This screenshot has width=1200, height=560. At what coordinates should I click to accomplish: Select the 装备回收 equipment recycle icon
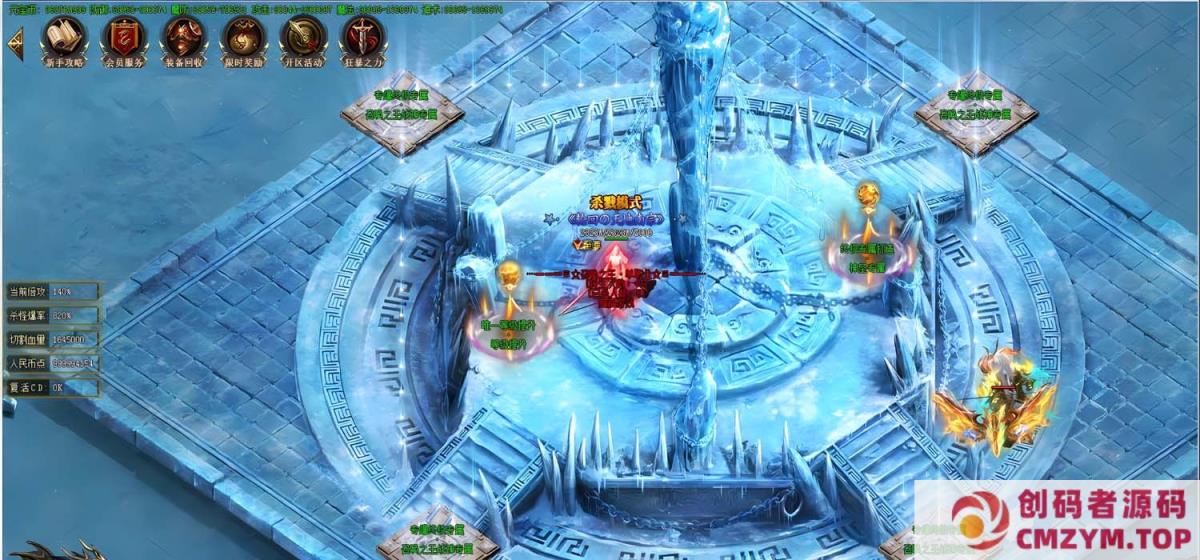tap(184, 38)
